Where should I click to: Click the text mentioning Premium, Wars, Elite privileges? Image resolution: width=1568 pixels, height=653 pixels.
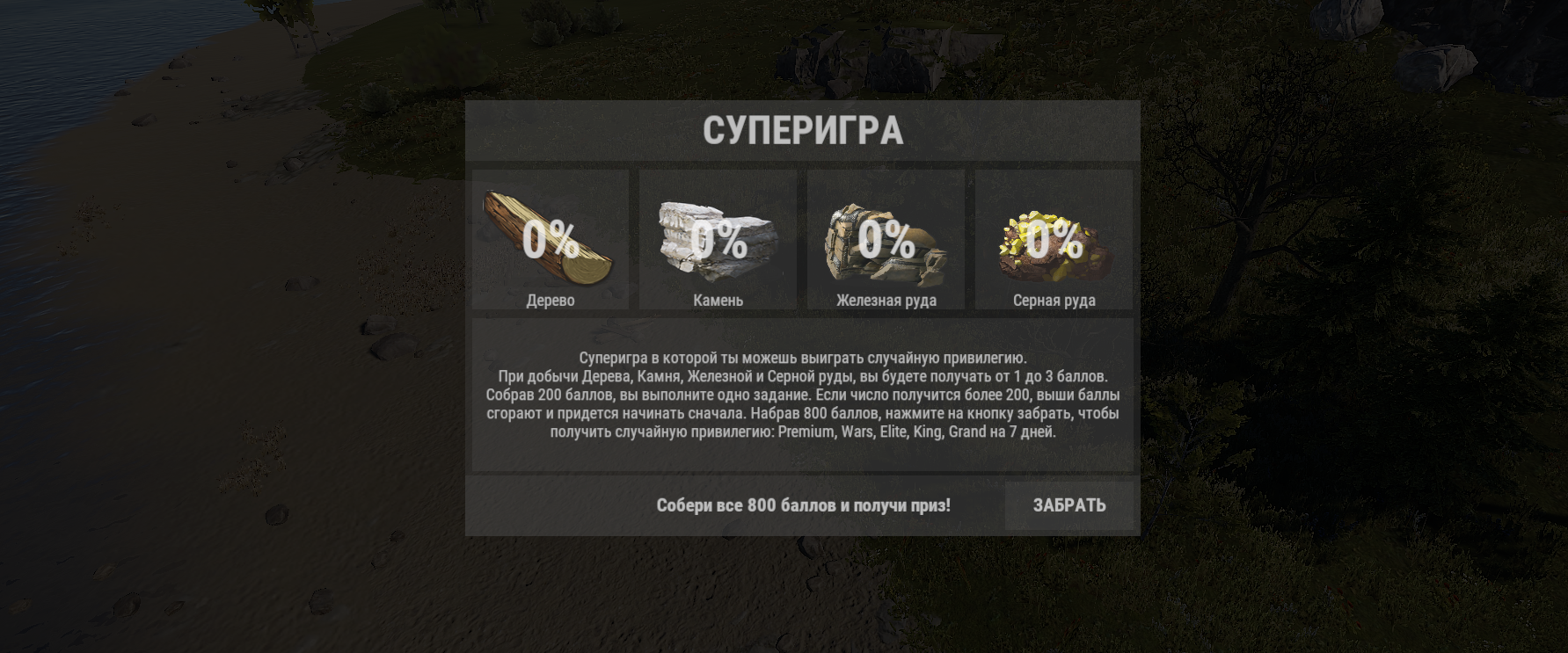[803, 432]
